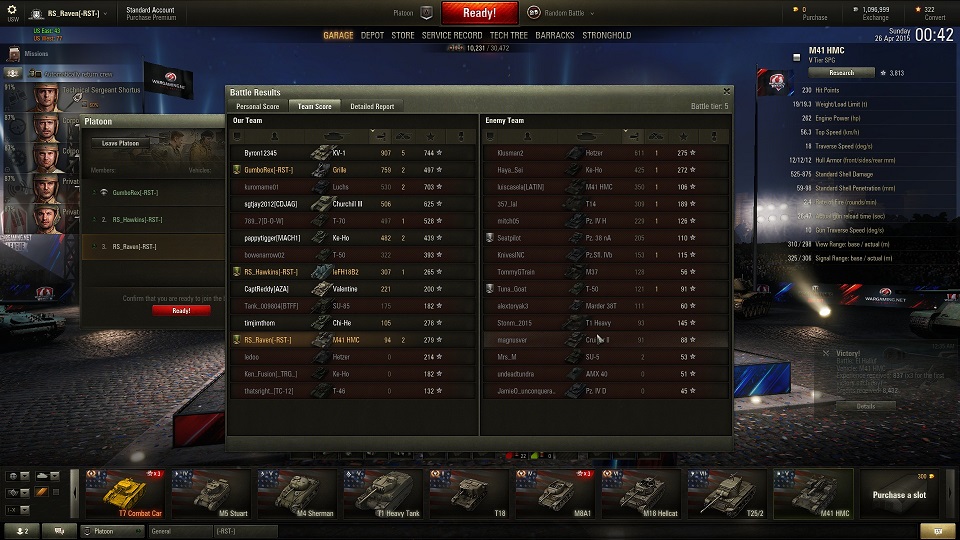The height and width of the screenshot is (540, 960).
Task: Switch to the Personal Score tab
Action: pos(257,106)
